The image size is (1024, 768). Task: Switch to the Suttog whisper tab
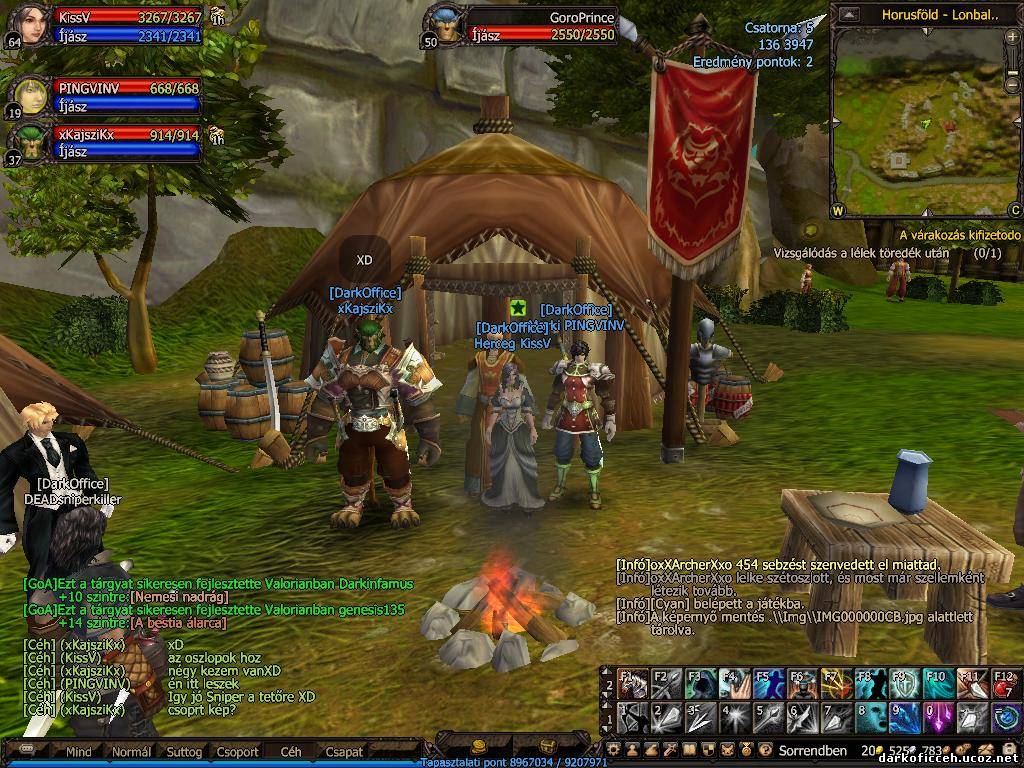coord(184,752)
